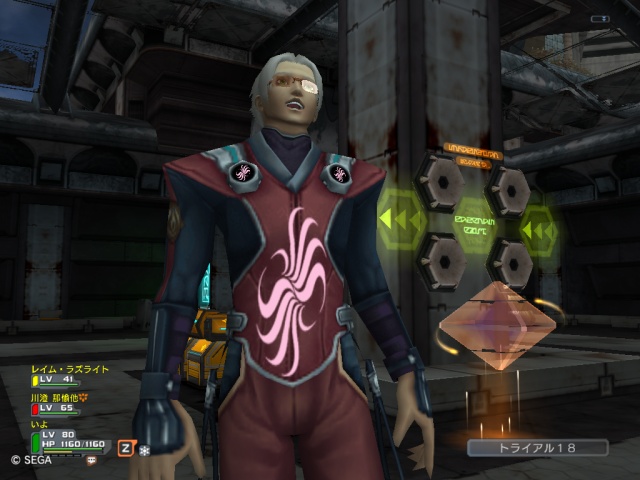Select the player いよ status panel
This screenshot has height=480, width=640.
pos(70,438)
